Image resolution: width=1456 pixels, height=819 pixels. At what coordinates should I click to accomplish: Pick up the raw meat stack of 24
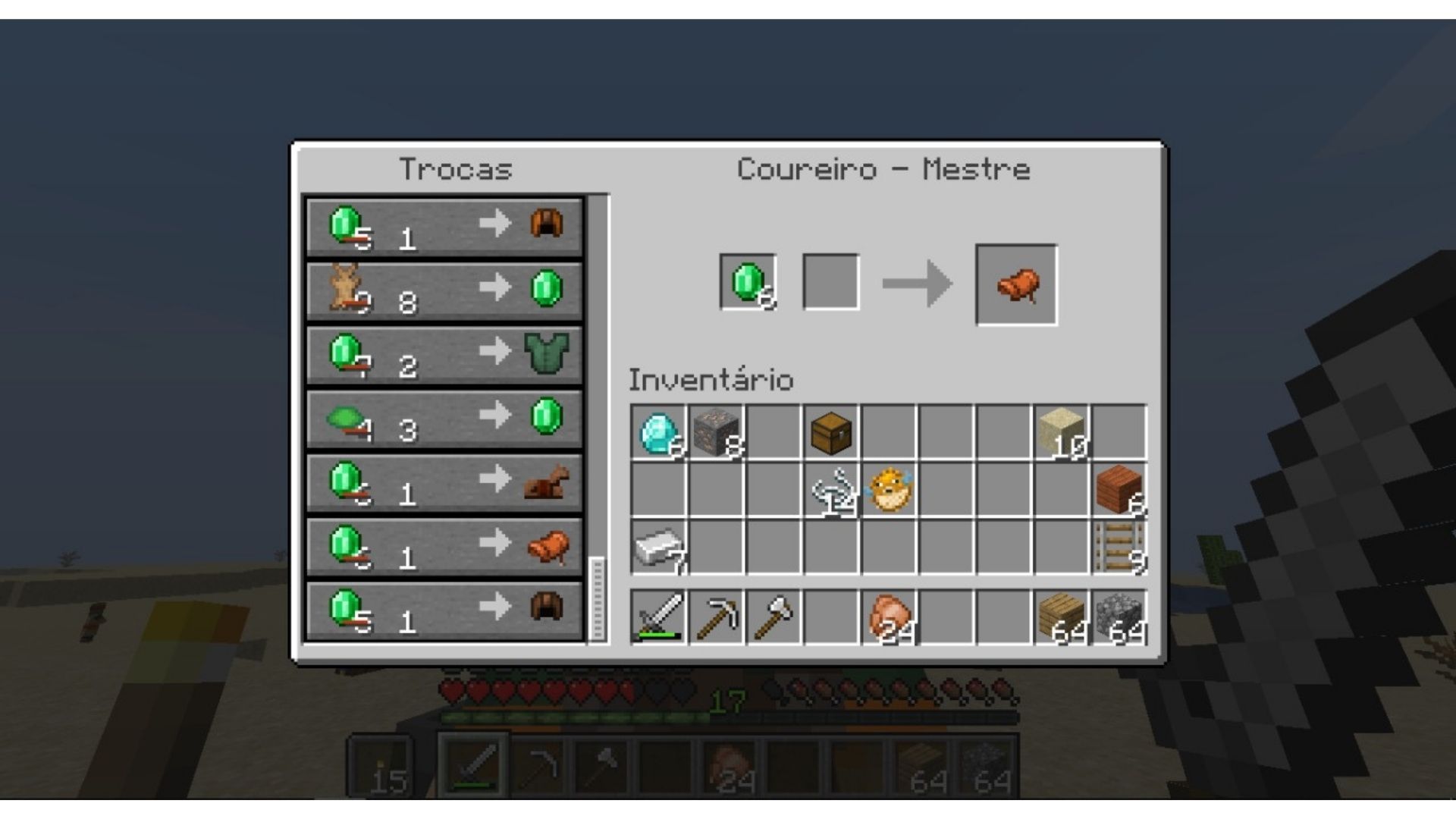[x=889, y=617]
